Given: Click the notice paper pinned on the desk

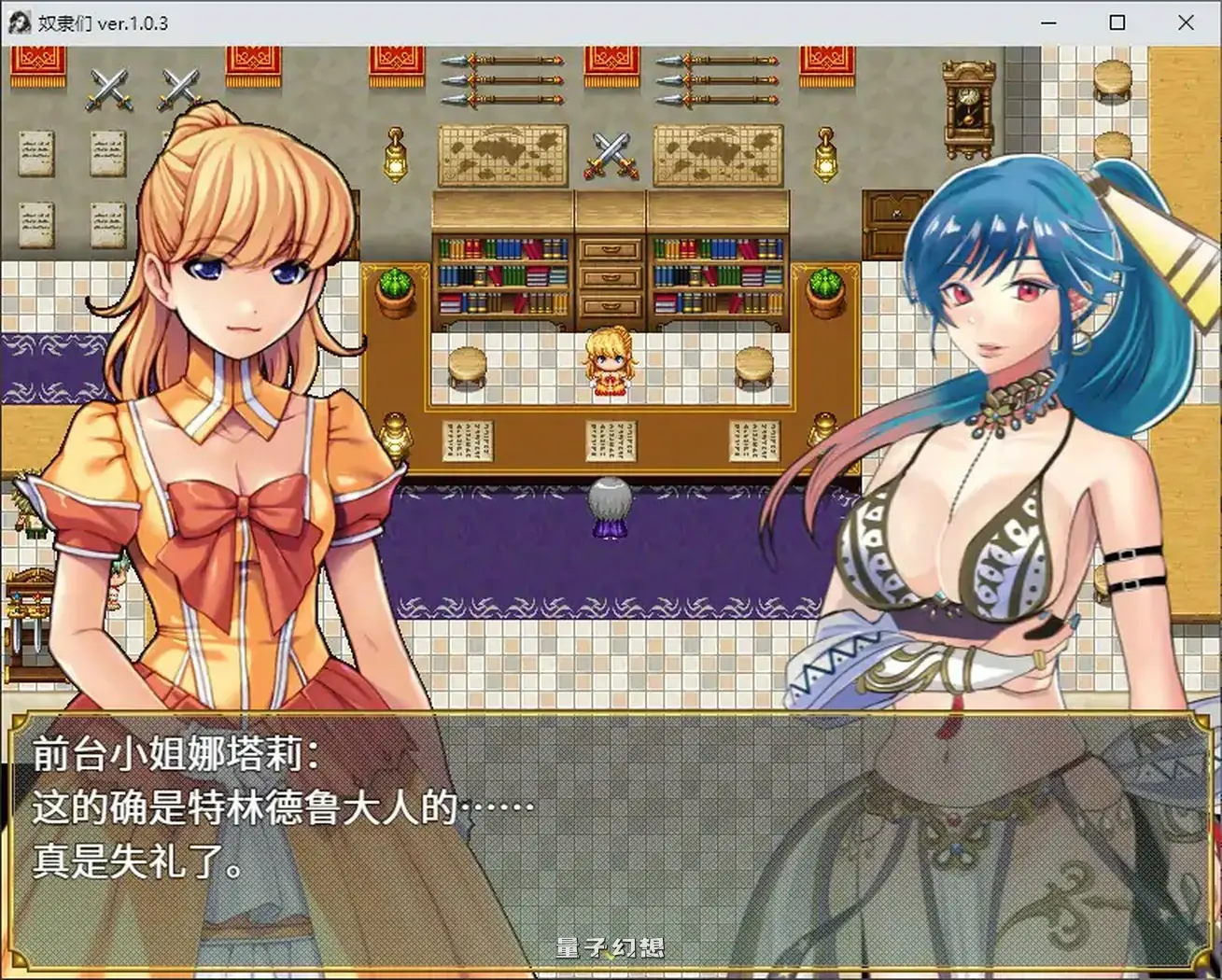Looking at the screenshot, I should 611,439.
